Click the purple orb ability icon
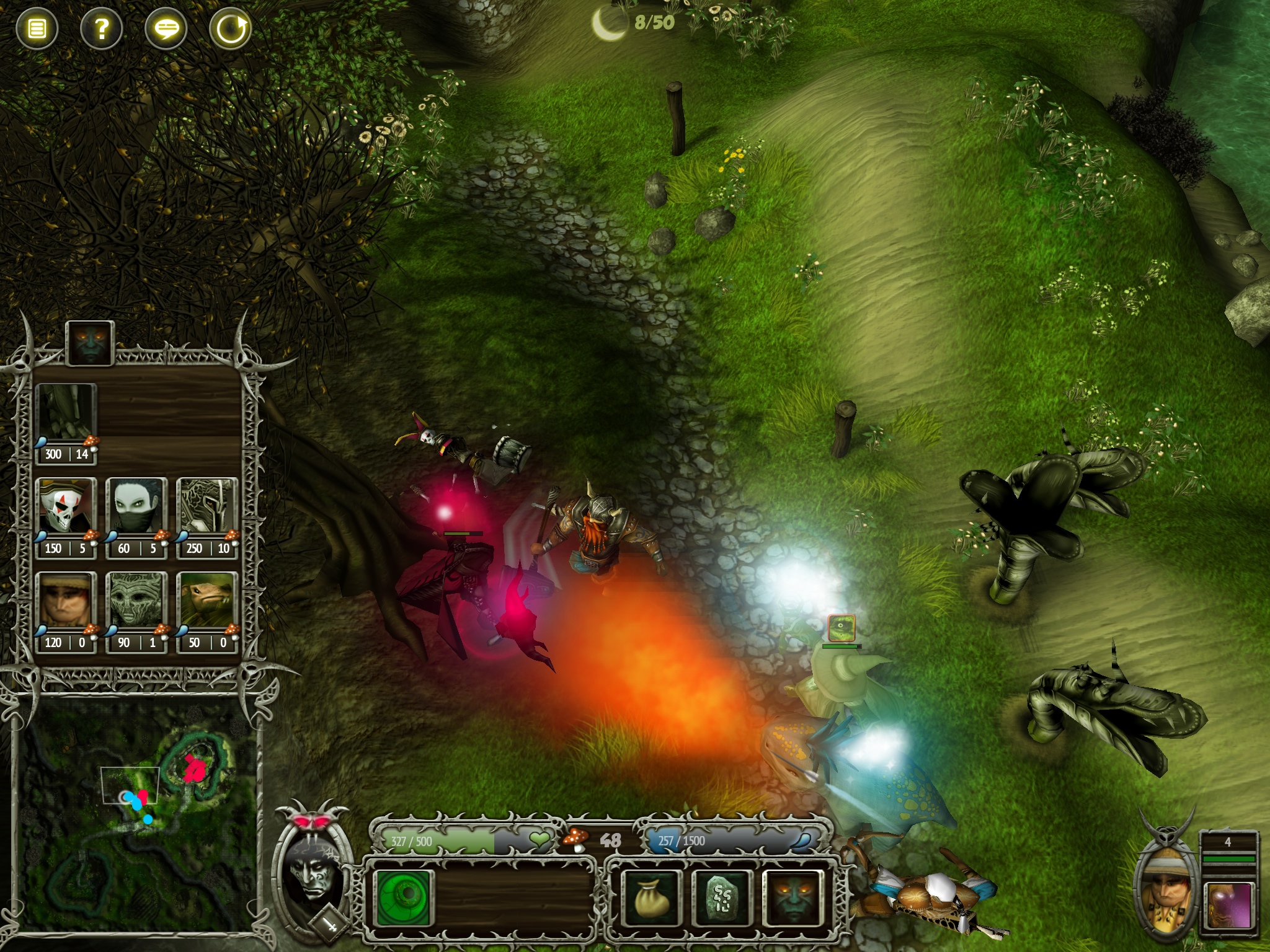This screenshot has height=952, width=1270. 1229,906
